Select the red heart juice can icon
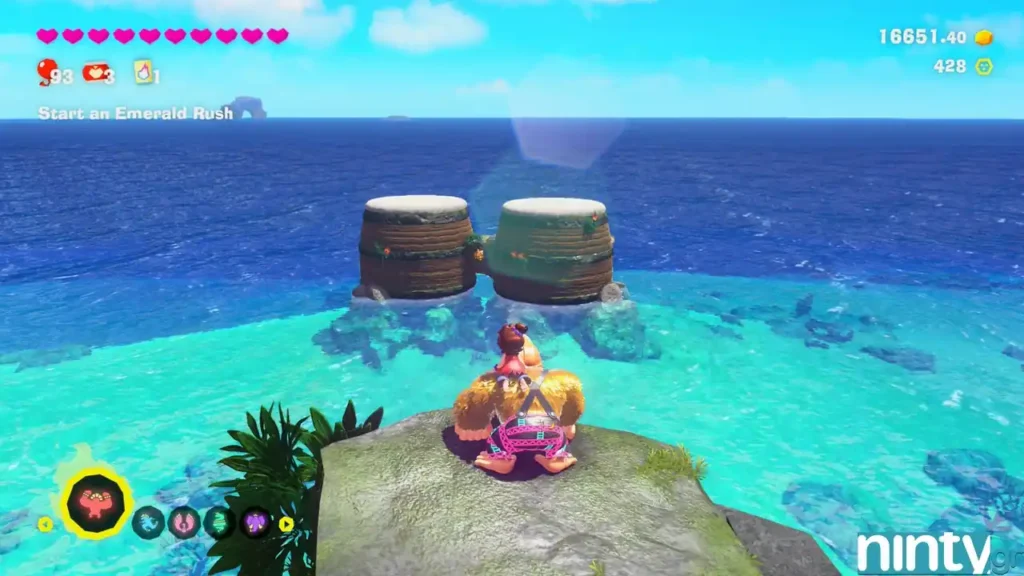 click(96, 72)
